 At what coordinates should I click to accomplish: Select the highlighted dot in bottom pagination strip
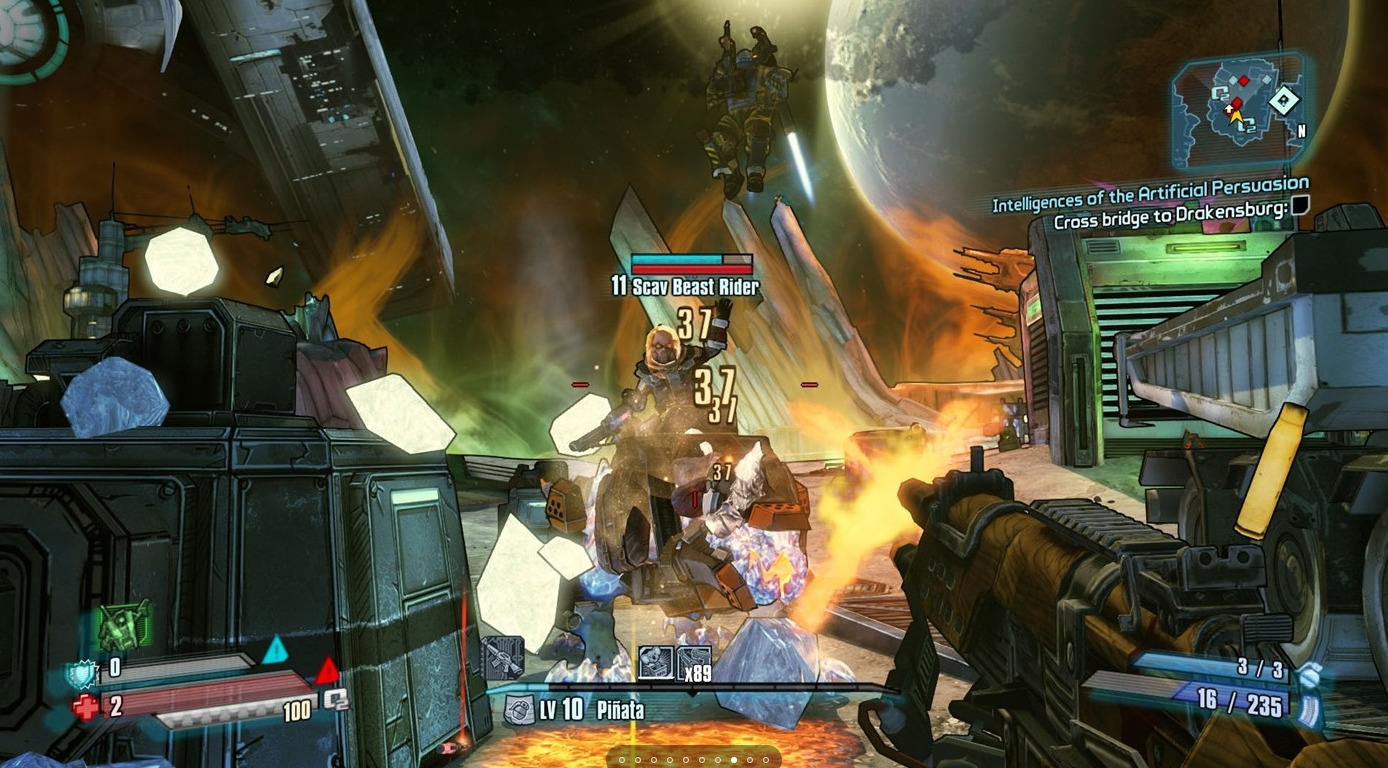(x=734, y=760)
